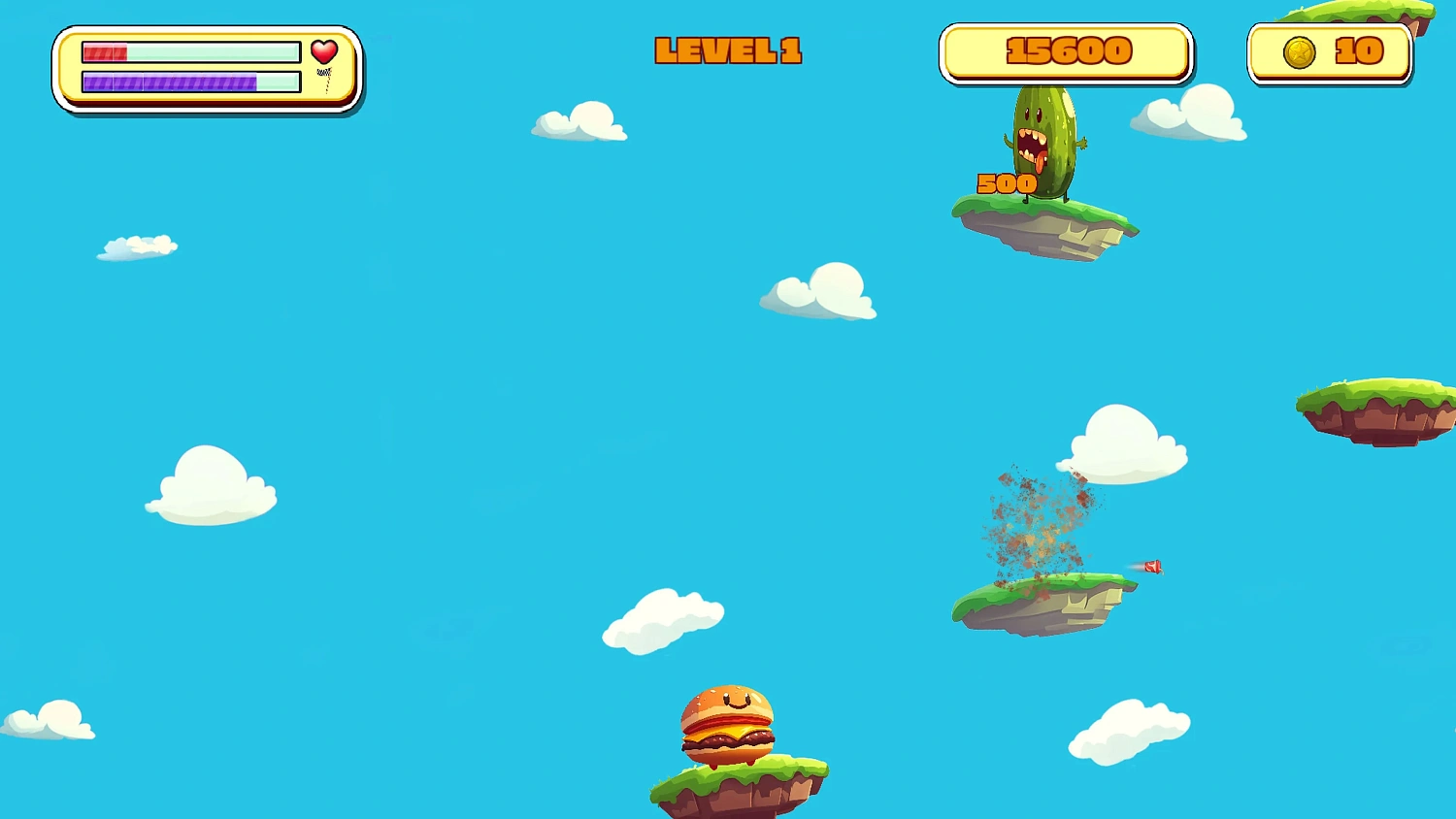Click the red projectile flying near the platform
1456x819 pixels.
click(x=1151, y=566)
